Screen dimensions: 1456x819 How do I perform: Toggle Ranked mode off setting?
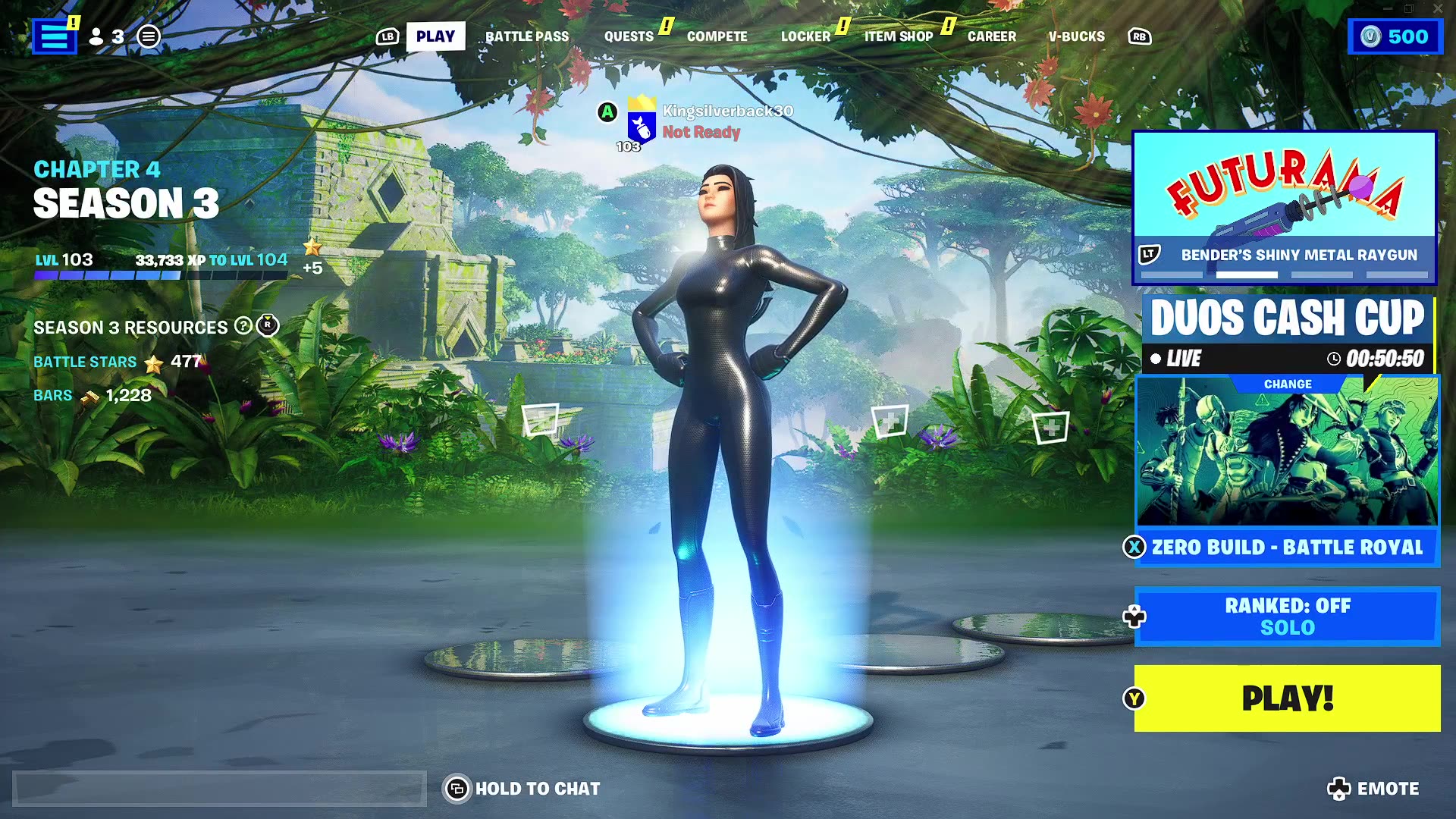(1287, 617)
